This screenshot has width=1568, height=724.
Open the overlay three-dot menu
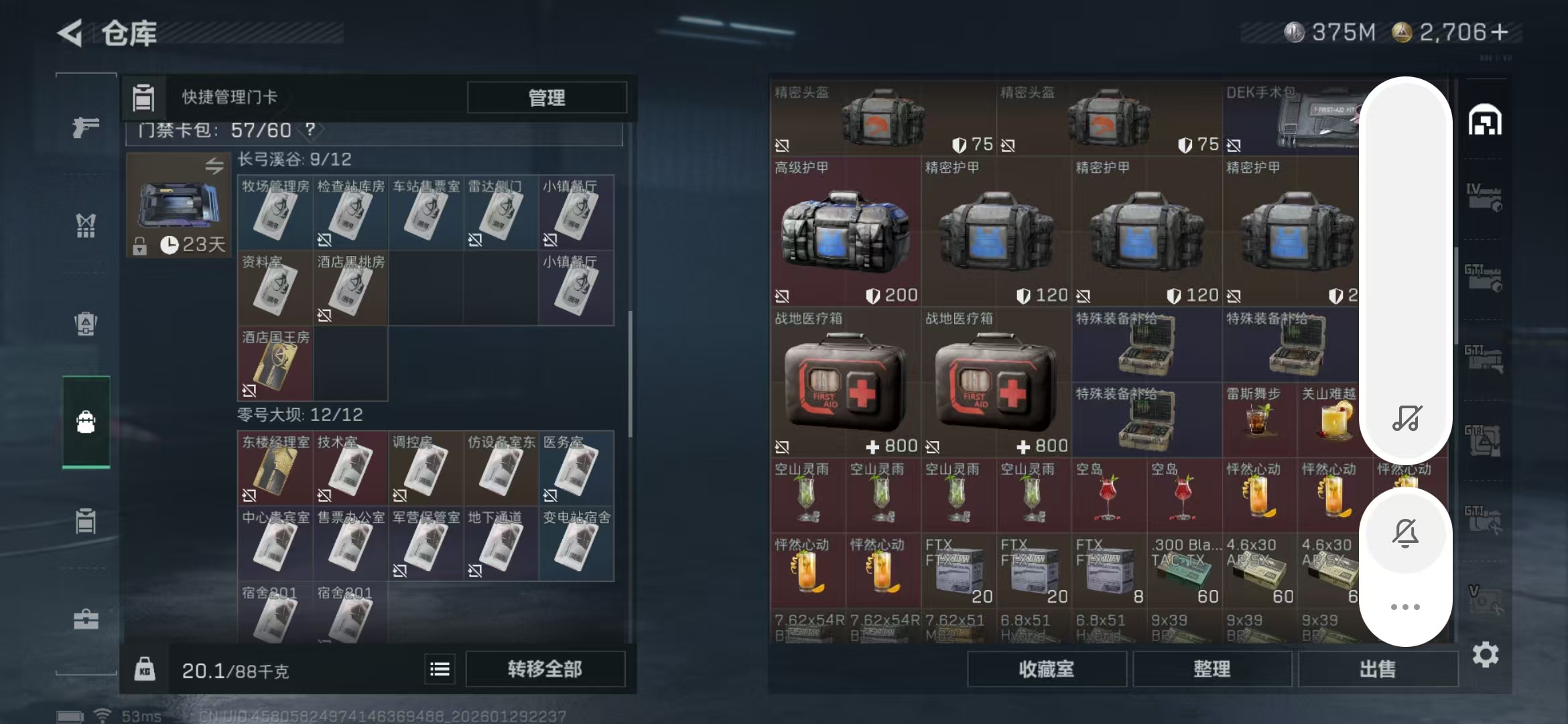(x=1405, y=607)
